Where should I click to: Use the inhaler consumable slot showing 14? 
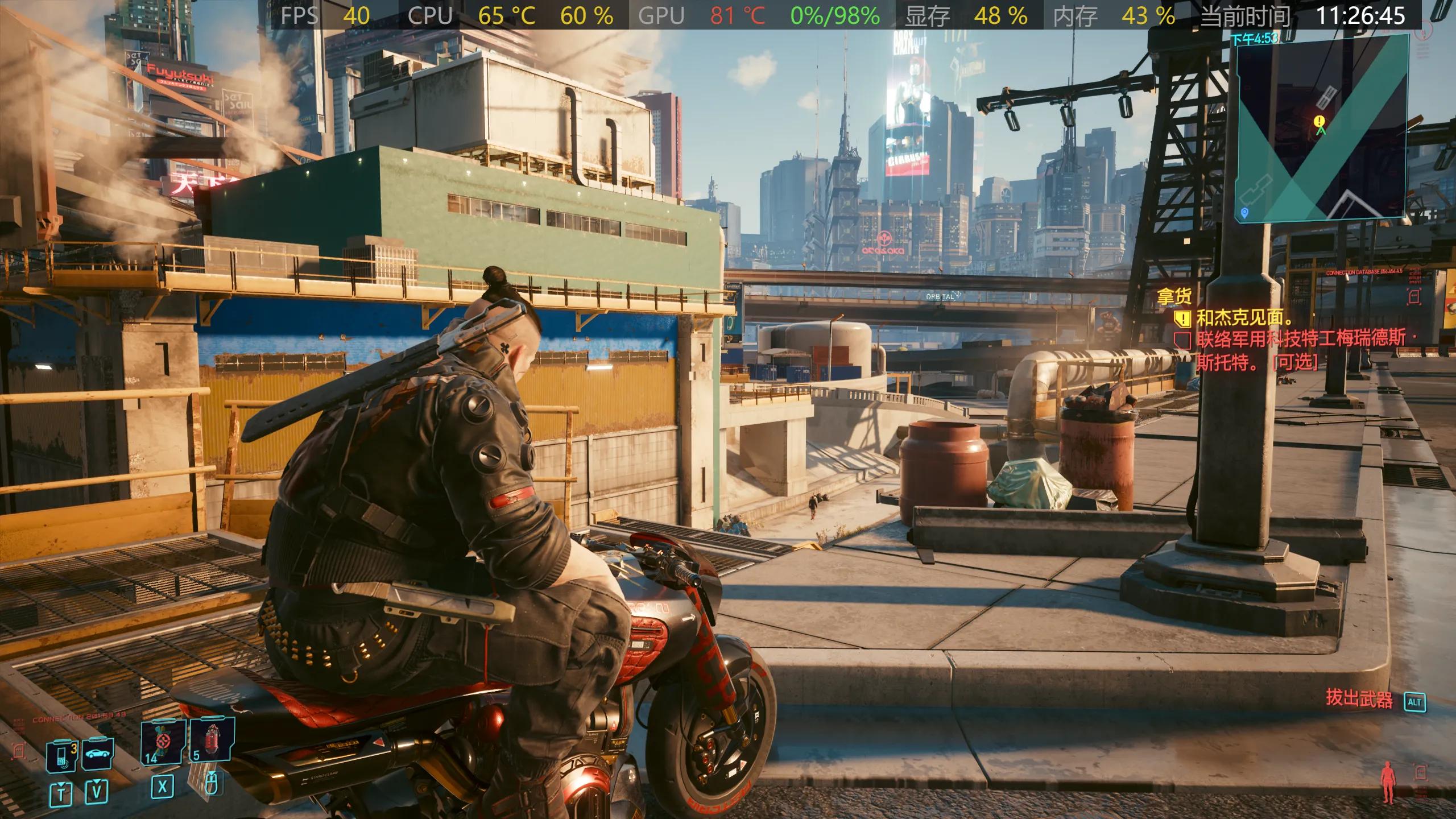coord(163,741)
